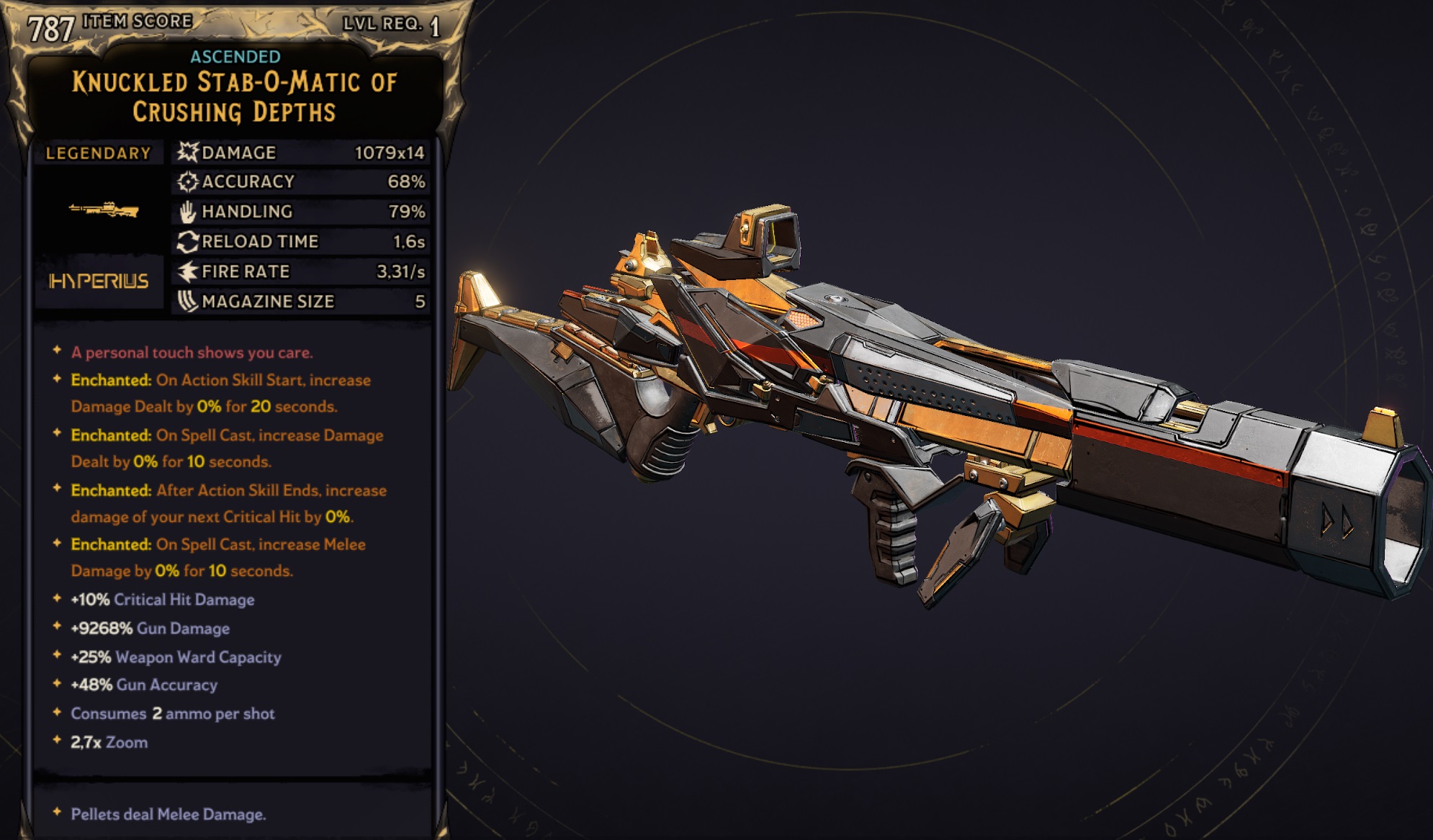
Task: Select the ASCENDED label
Action: point(235,55)
